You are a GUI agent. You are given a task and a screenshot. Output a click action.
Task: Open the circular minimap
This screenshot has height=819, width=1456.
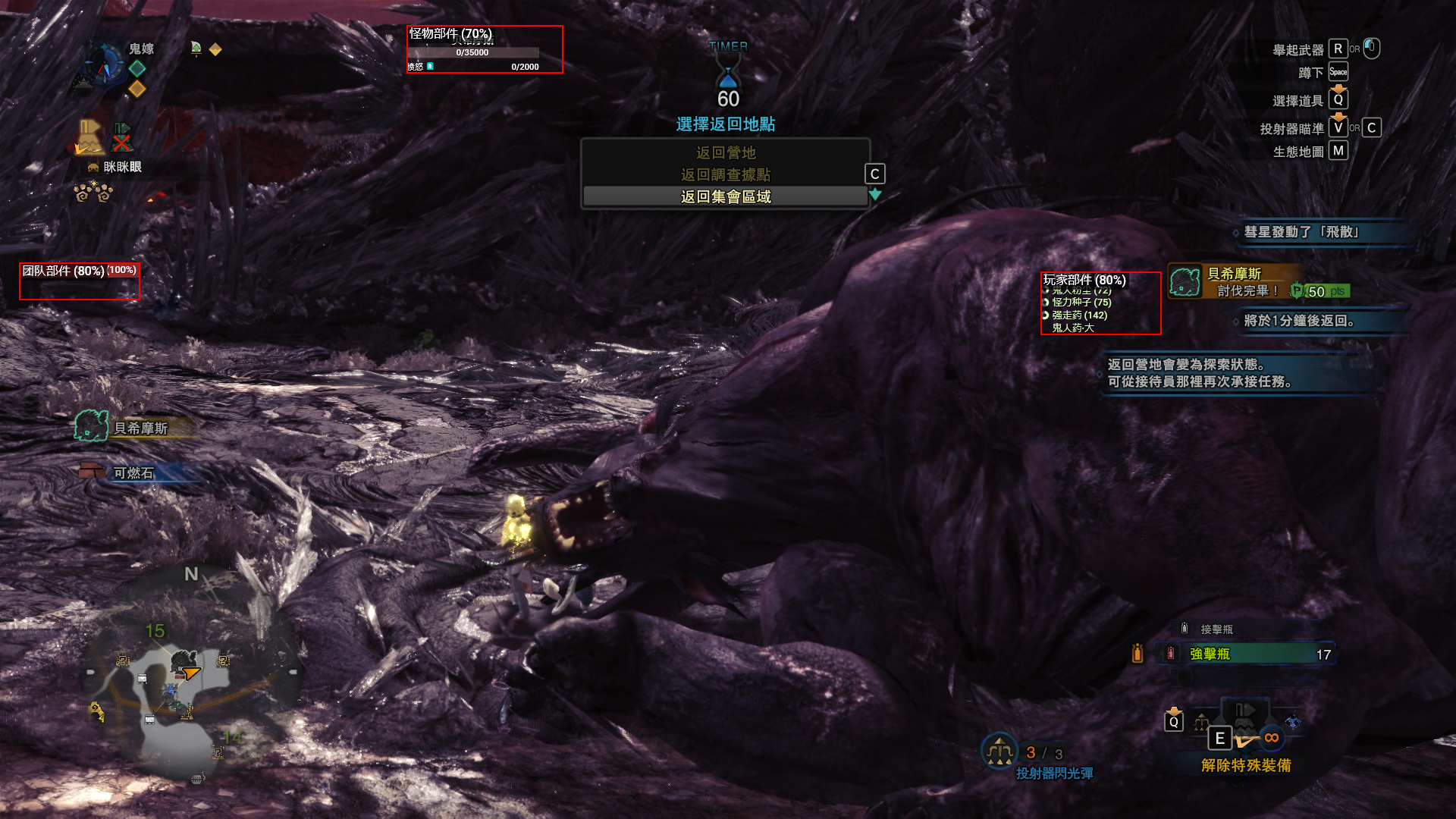point(190,675)
